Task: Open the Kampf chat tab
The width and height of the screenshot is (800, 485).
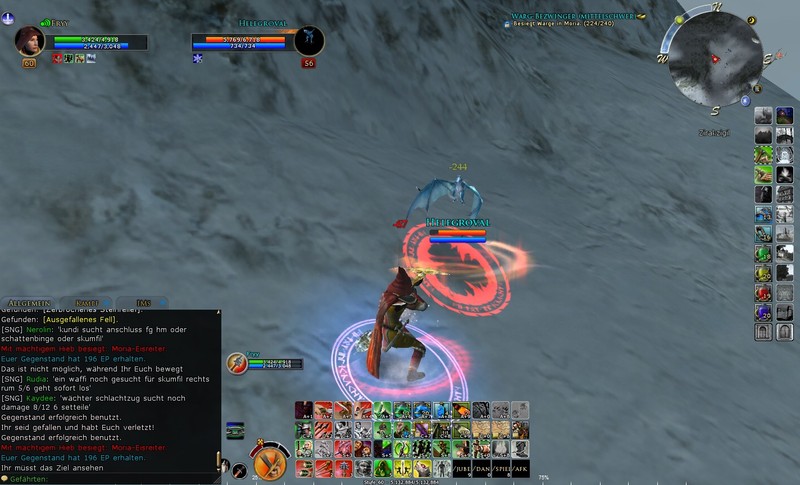Action: pos(84,302)
